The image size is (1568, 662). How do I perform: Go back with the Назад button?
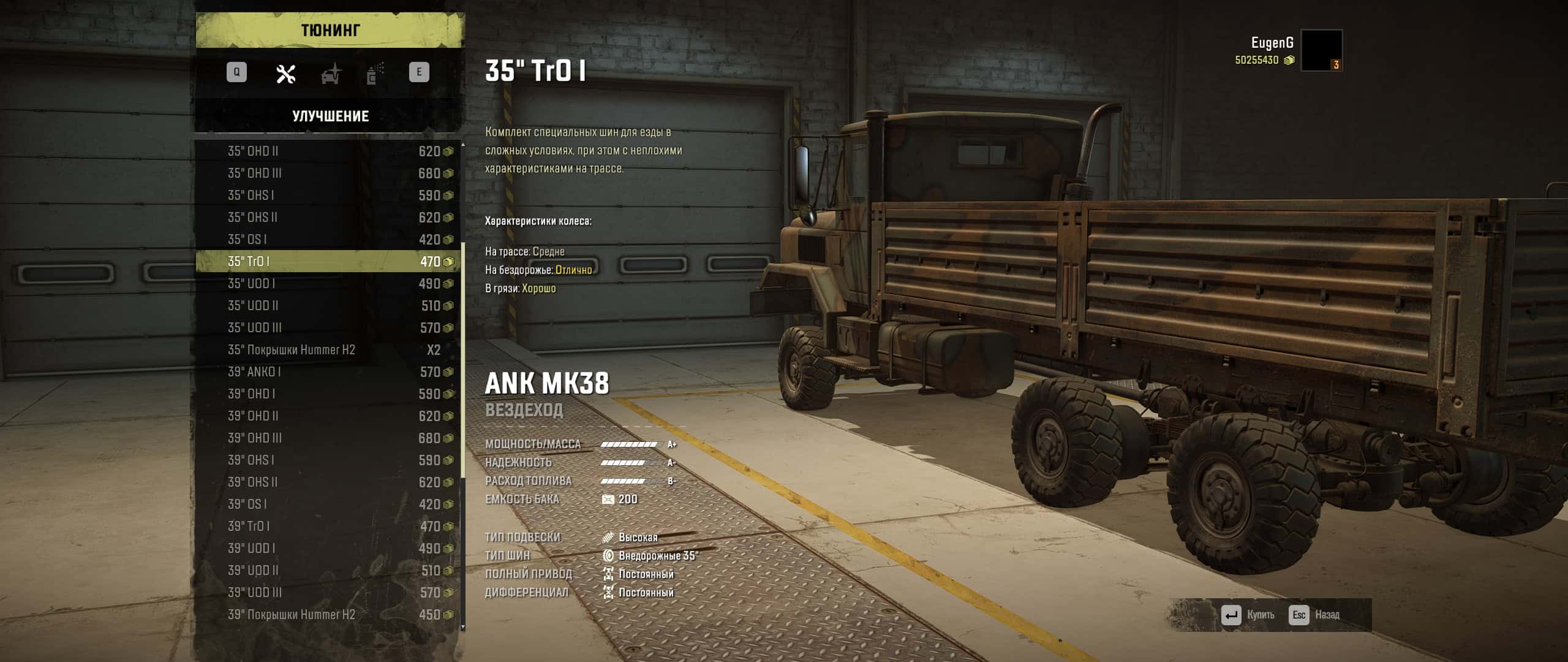point(1315,615)
